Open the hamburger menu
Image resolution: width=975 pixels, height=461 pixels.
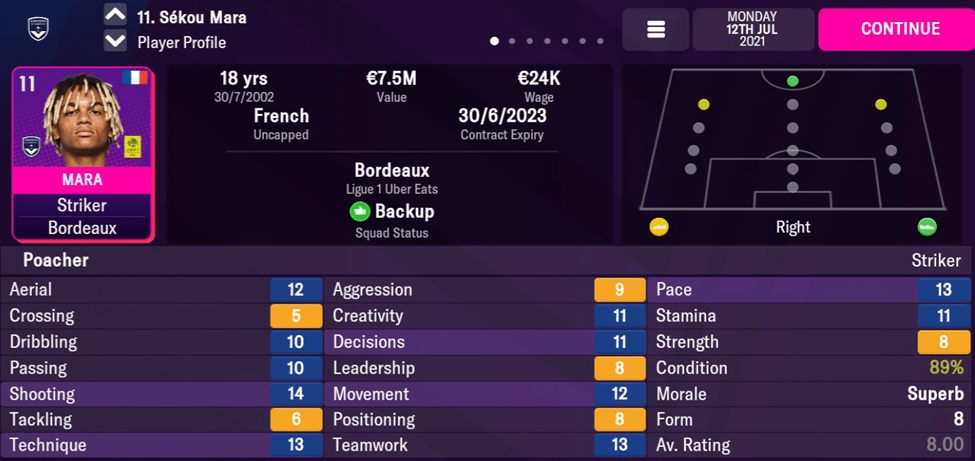[656, 30]
